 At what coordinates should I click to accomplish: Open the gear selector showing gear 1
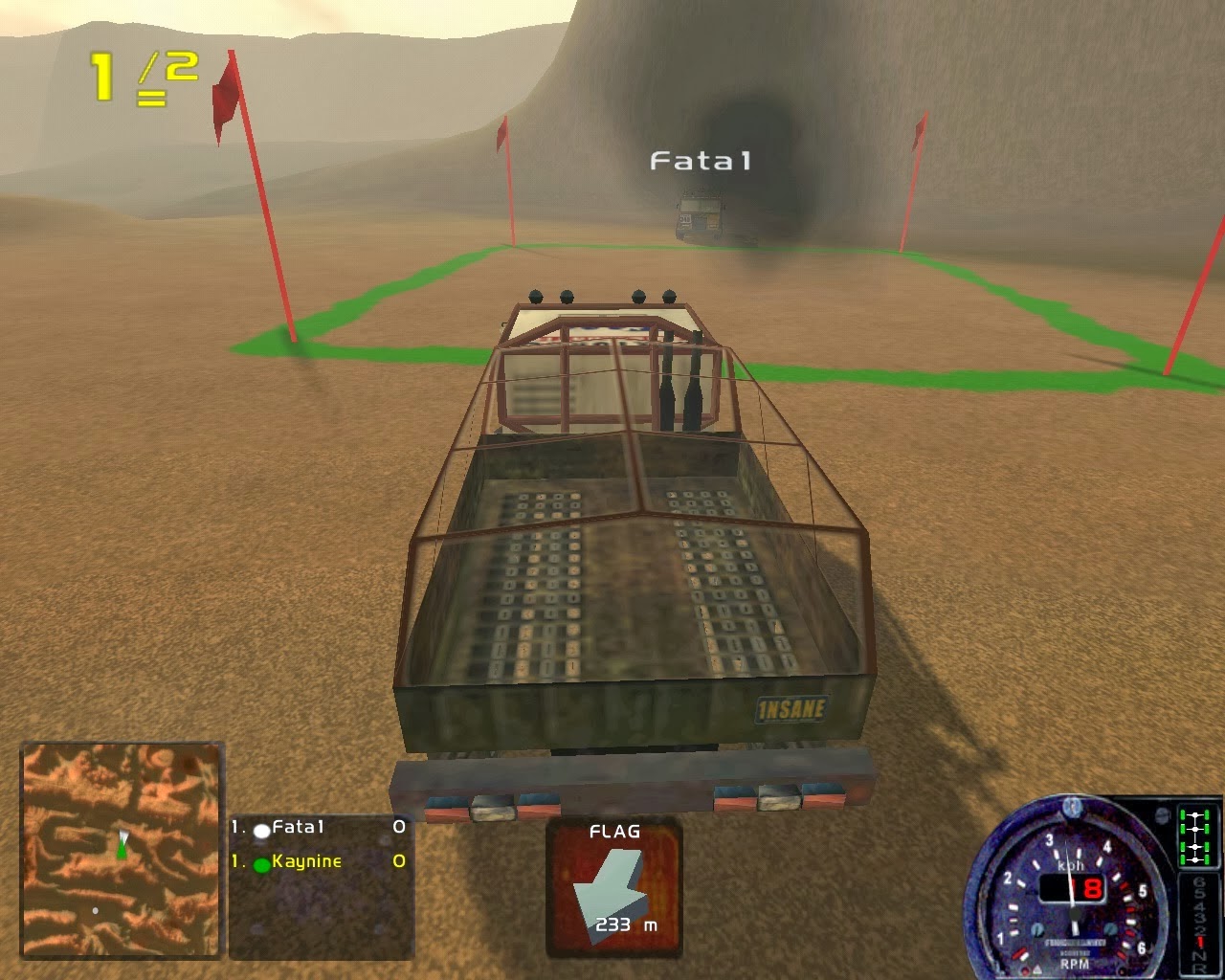(x=1201, y=939)
